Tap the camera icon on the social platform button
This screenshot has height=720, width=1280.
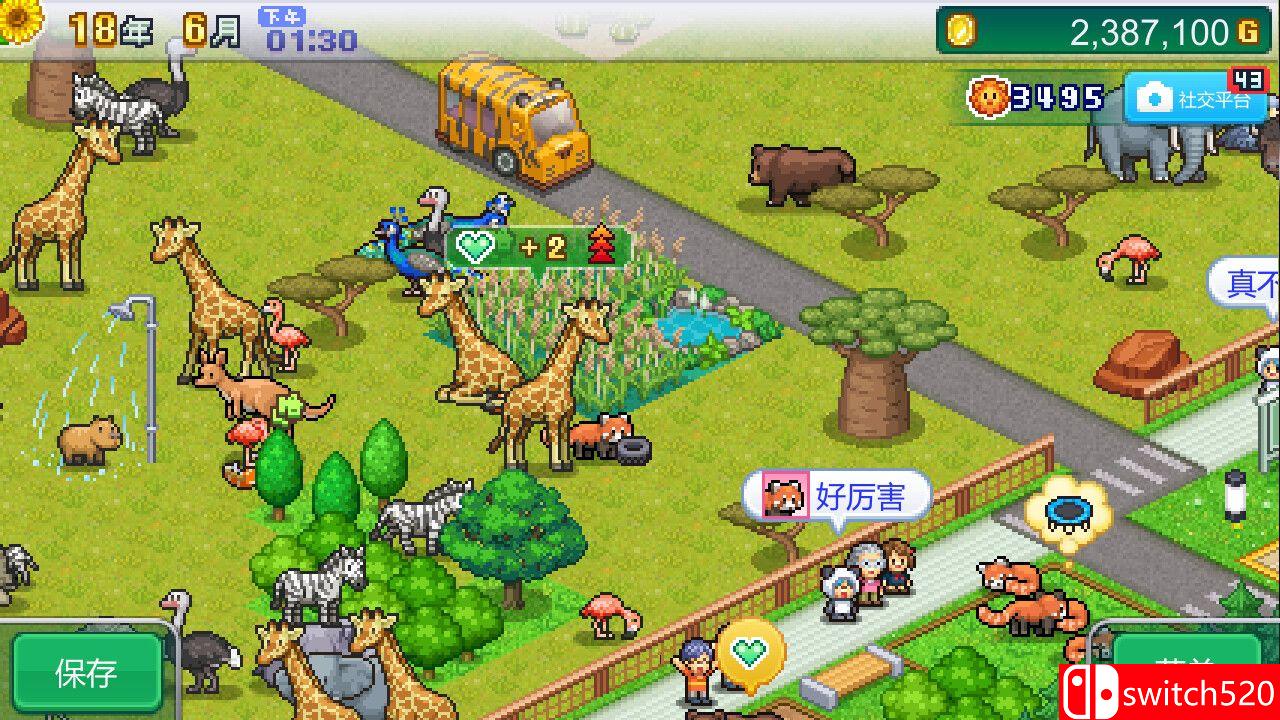1158,98
